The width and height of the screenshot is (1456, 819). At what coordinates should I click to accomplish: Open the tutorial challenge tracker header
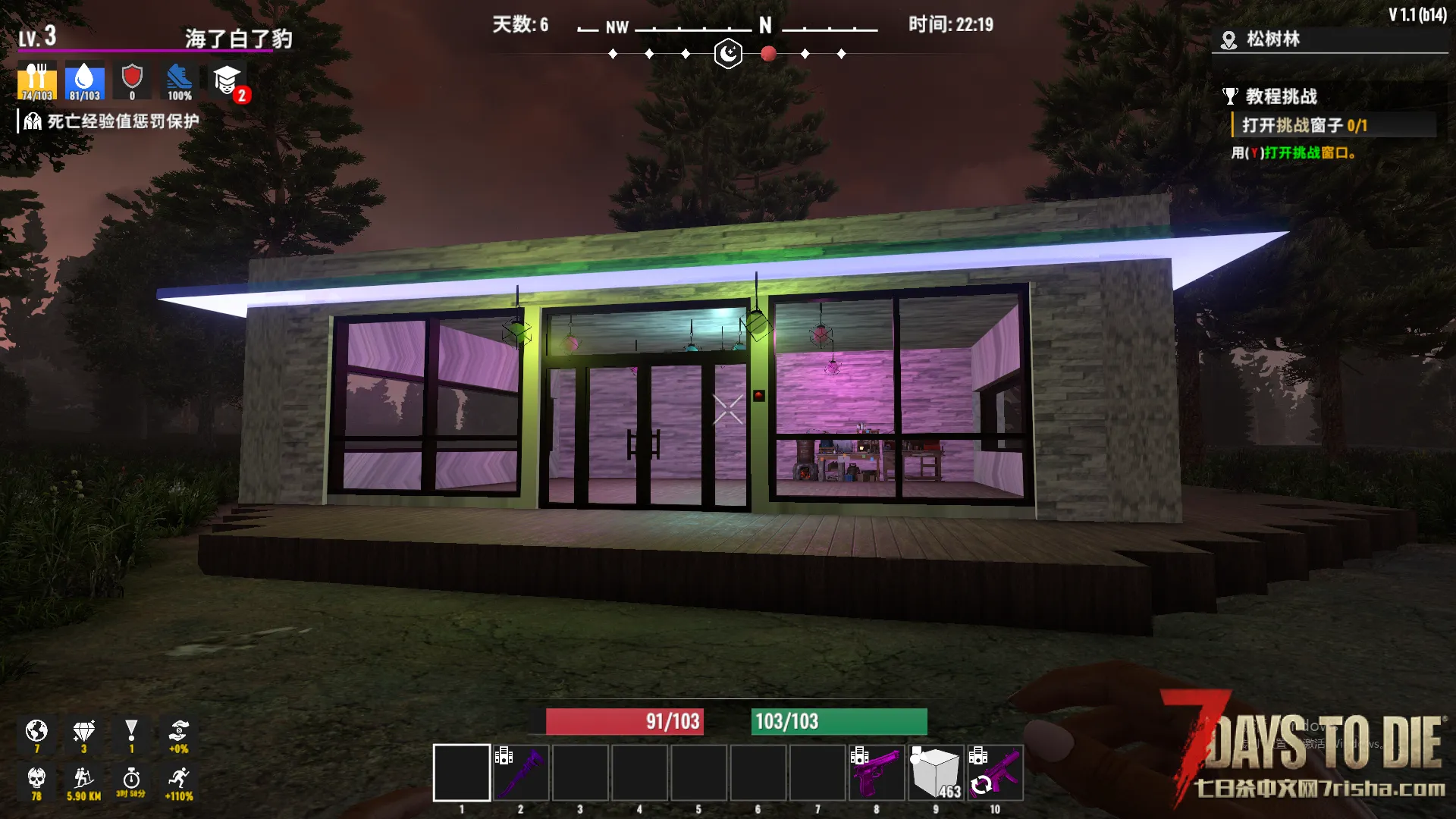[x=1280, y=96]
